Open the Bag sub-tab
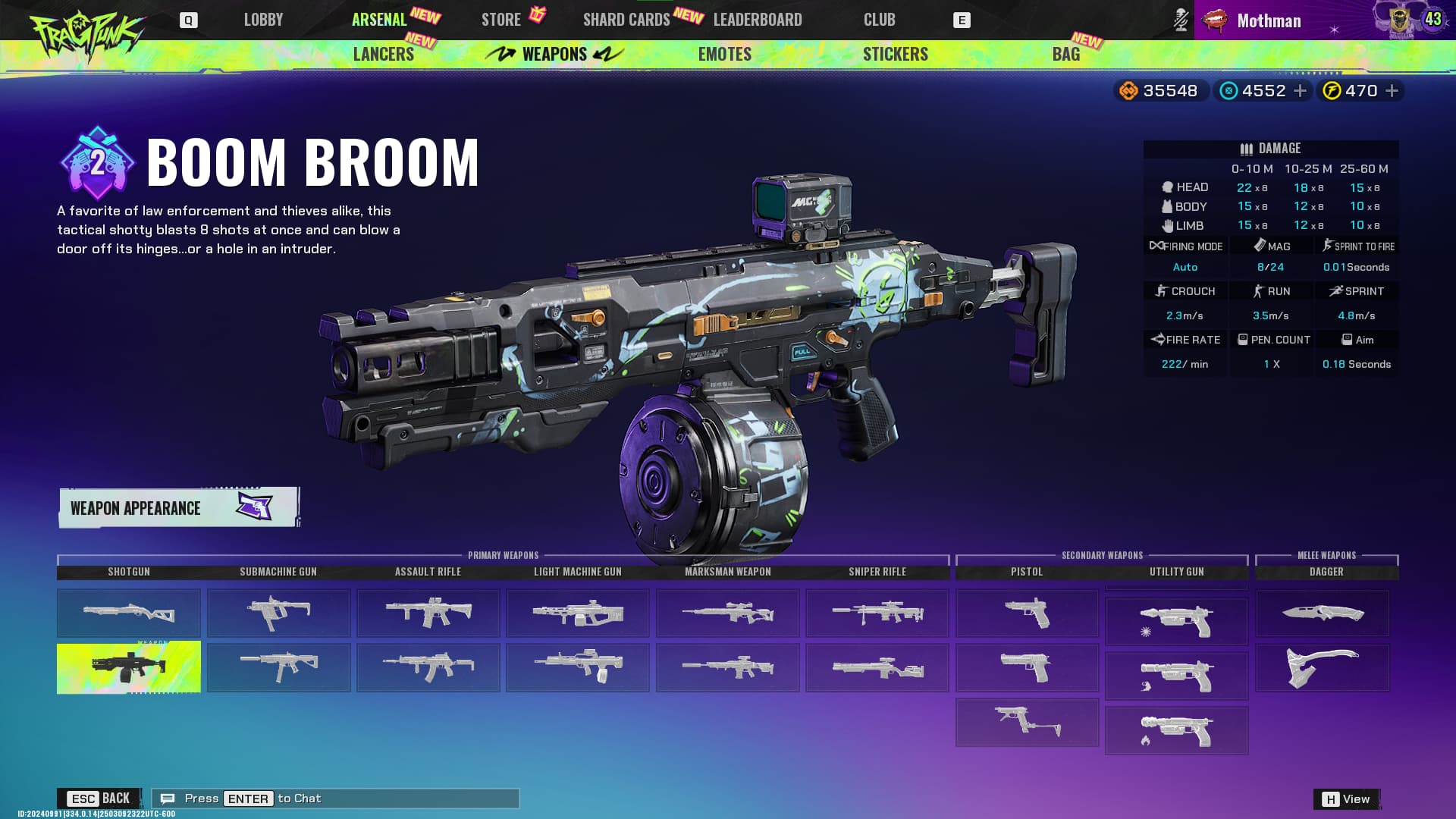Screen dimensions: 1456x819 tap(1065, 55)
